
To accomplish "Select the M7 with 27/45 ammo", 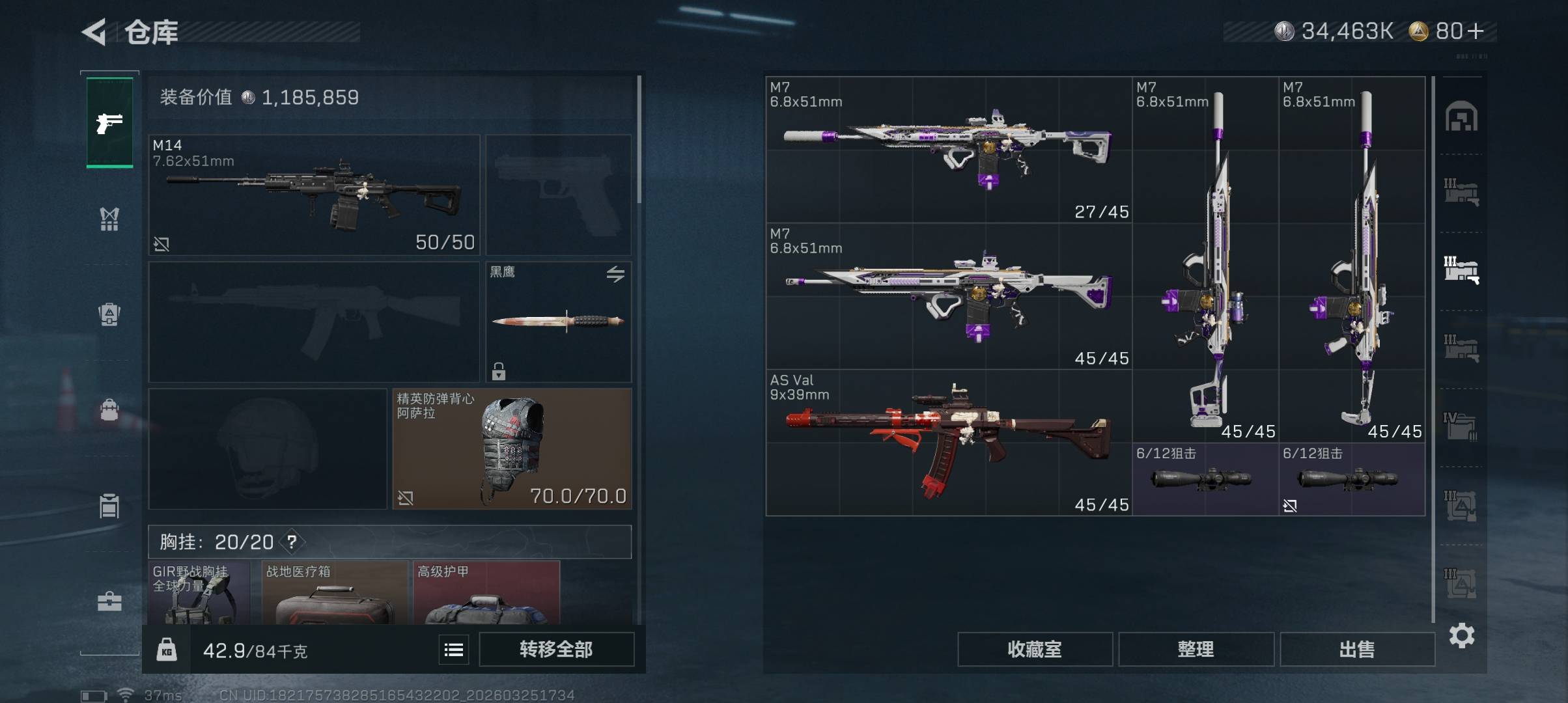I will [x=949, y=150].
